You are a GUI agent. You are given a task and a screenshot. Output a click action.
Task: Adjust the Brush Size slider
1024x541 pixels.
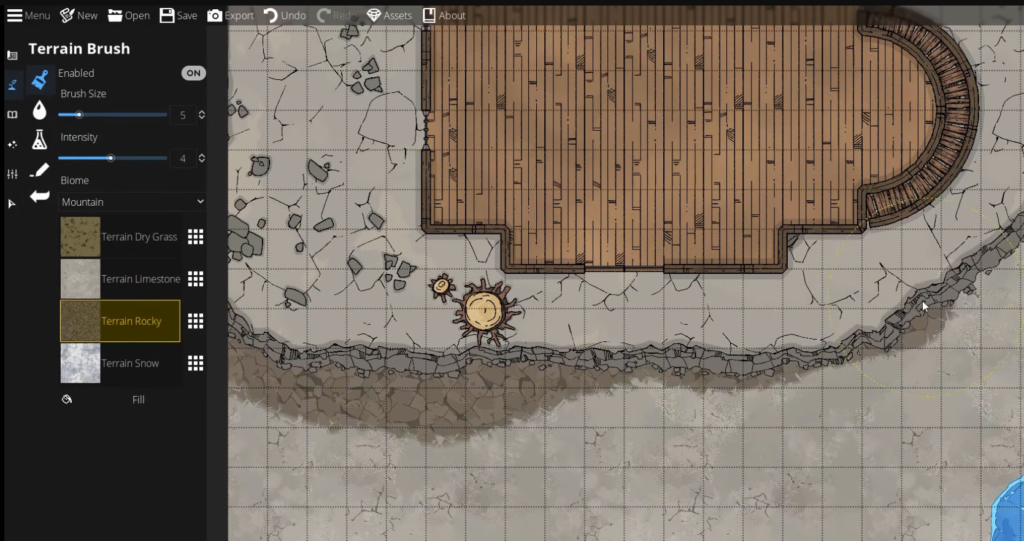pyautogui.click(x=79, y=115)
